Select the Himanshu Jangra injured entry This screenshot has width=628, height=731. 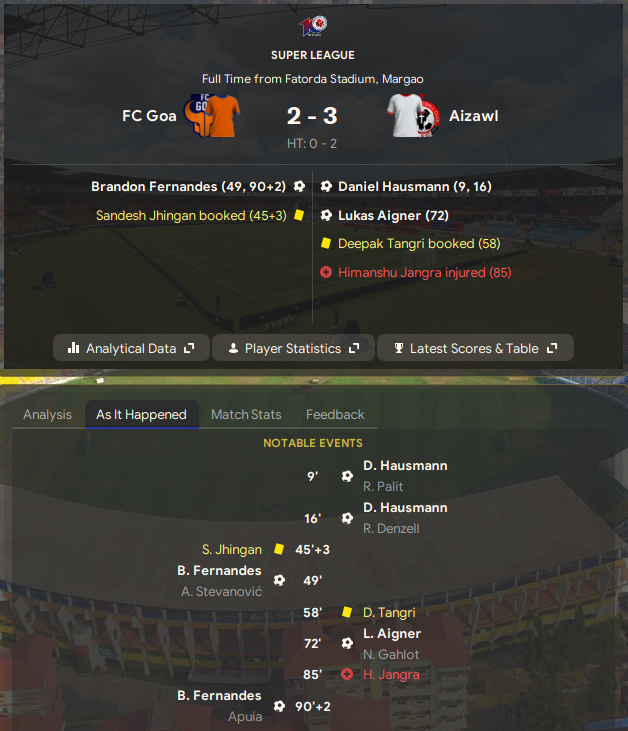(413, 272)
